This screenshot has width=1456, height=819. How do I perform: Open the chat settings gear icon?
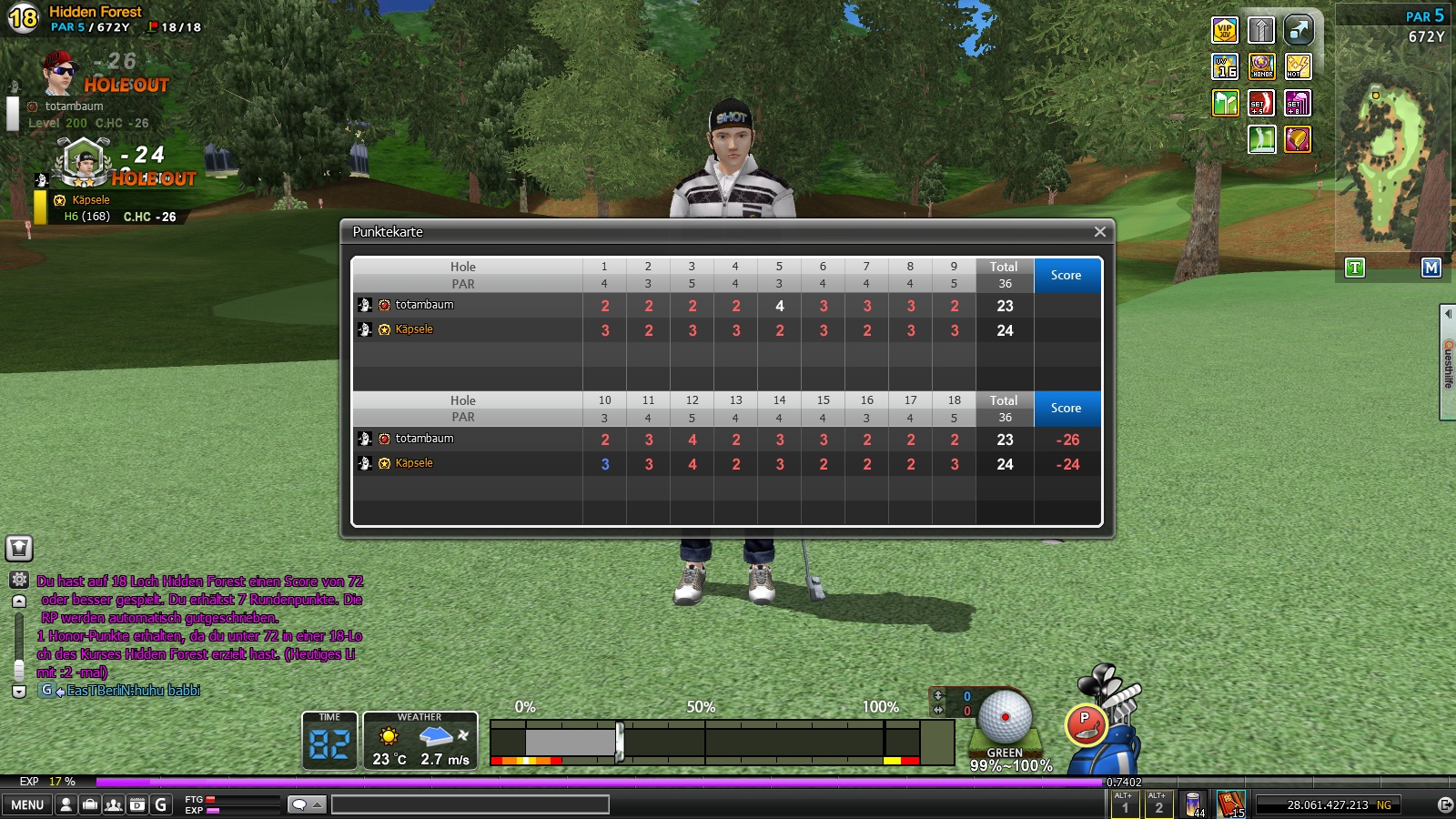pos(19,580)
